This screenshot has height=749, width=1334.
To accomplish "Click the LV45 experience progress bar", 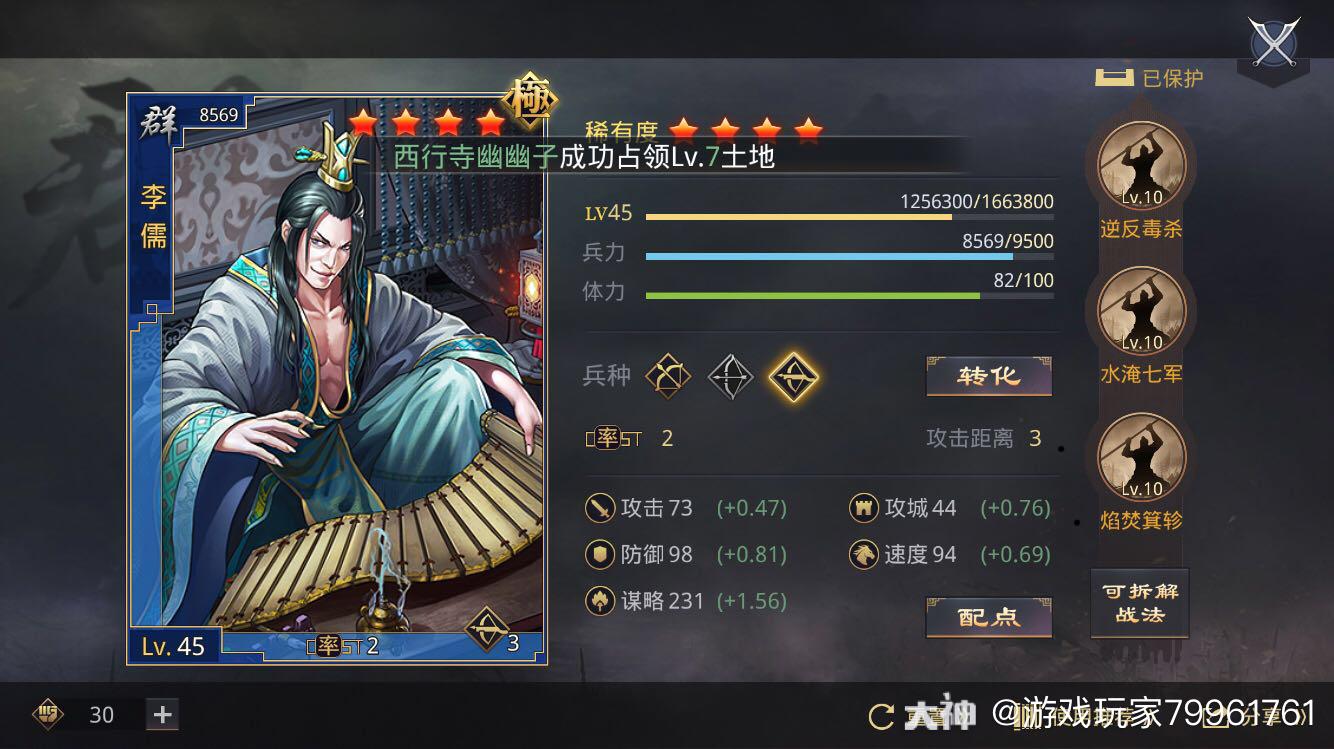I will [x=850, y=214].
